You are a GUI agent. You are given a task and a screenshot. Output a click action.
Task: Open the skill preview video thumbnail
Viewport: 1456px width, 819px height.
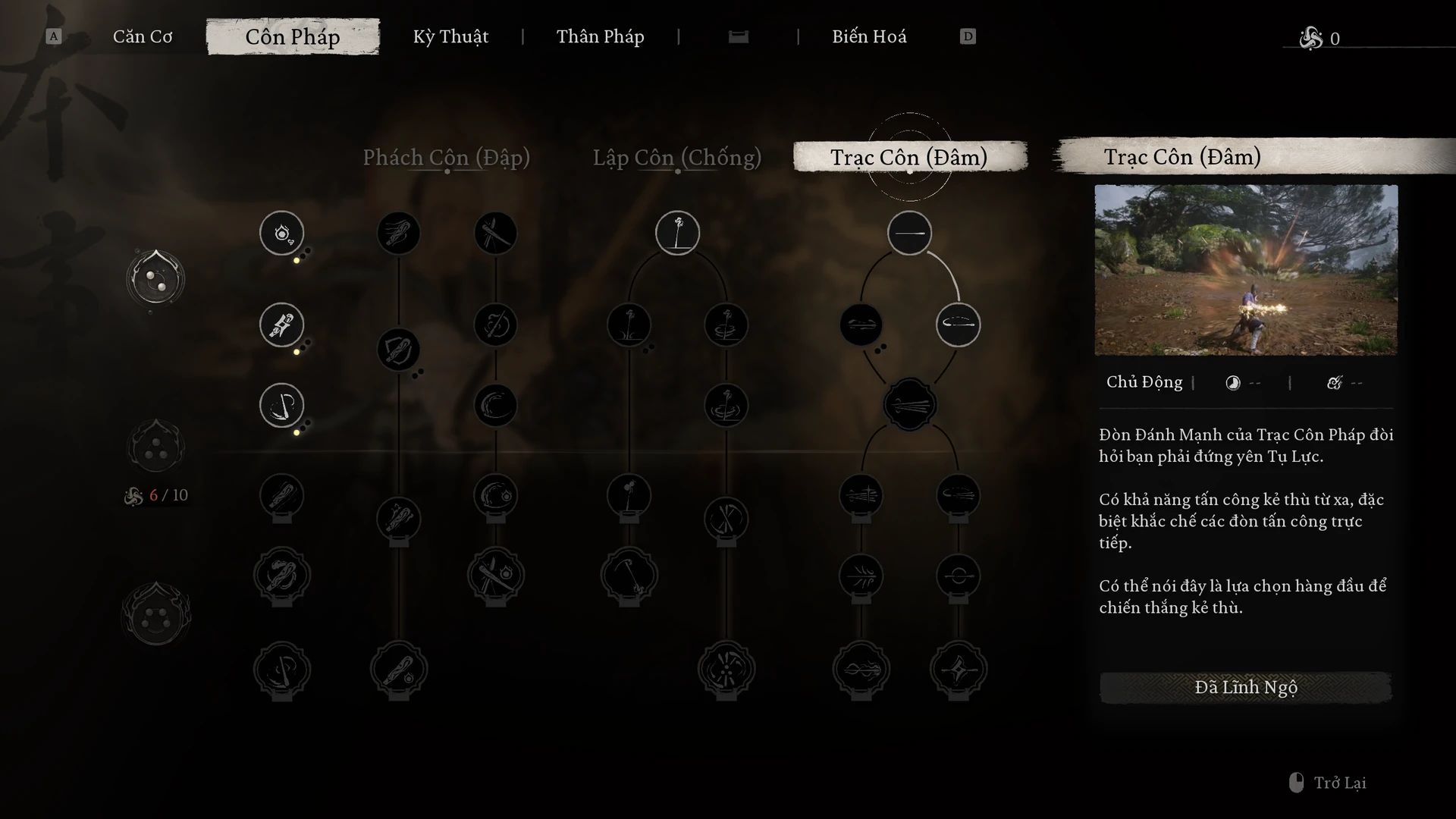(x=1245, y=270)
